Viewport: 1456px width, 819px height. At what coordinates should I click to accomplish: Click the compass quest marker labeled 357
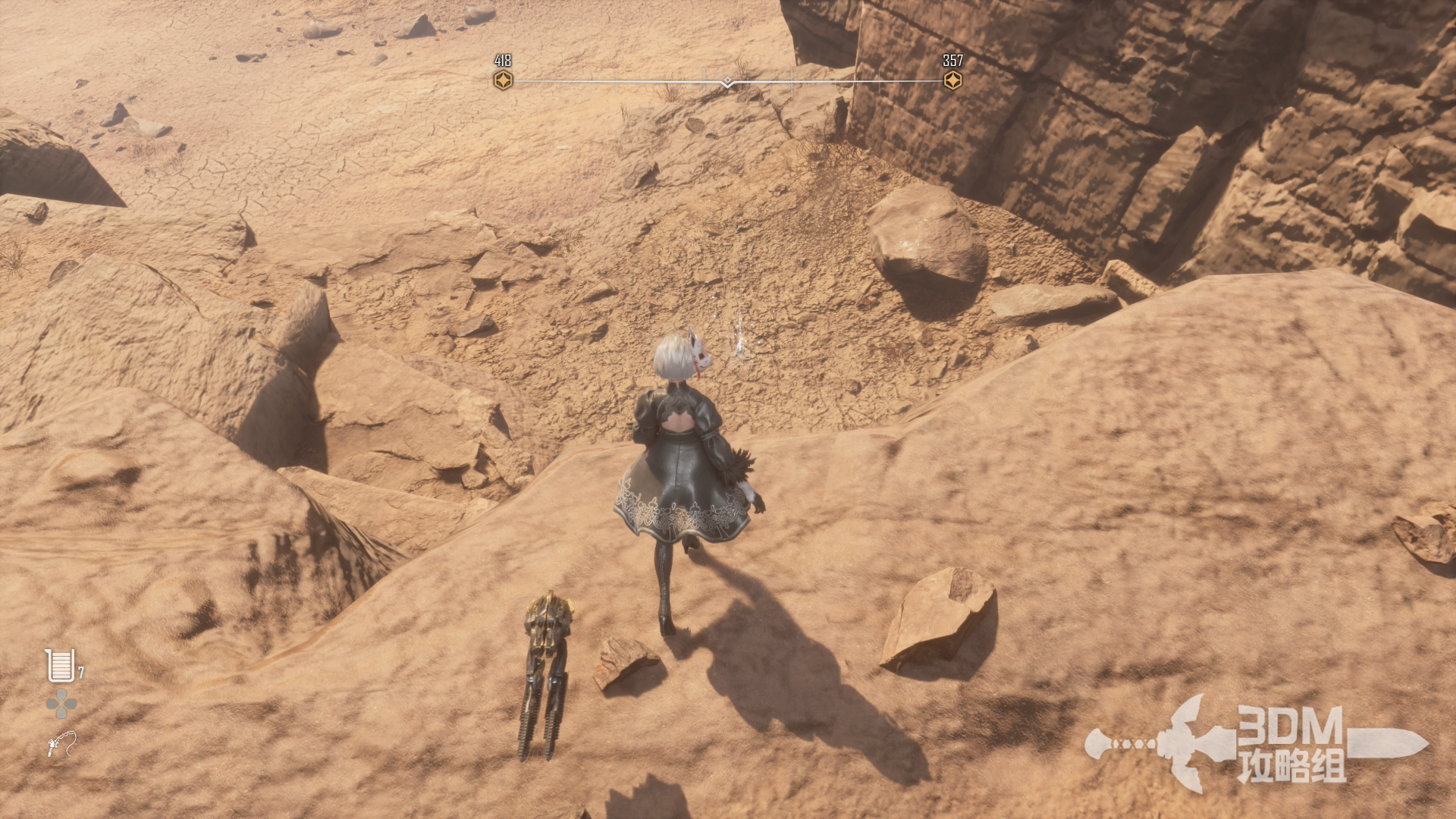[x=952, y=80]
